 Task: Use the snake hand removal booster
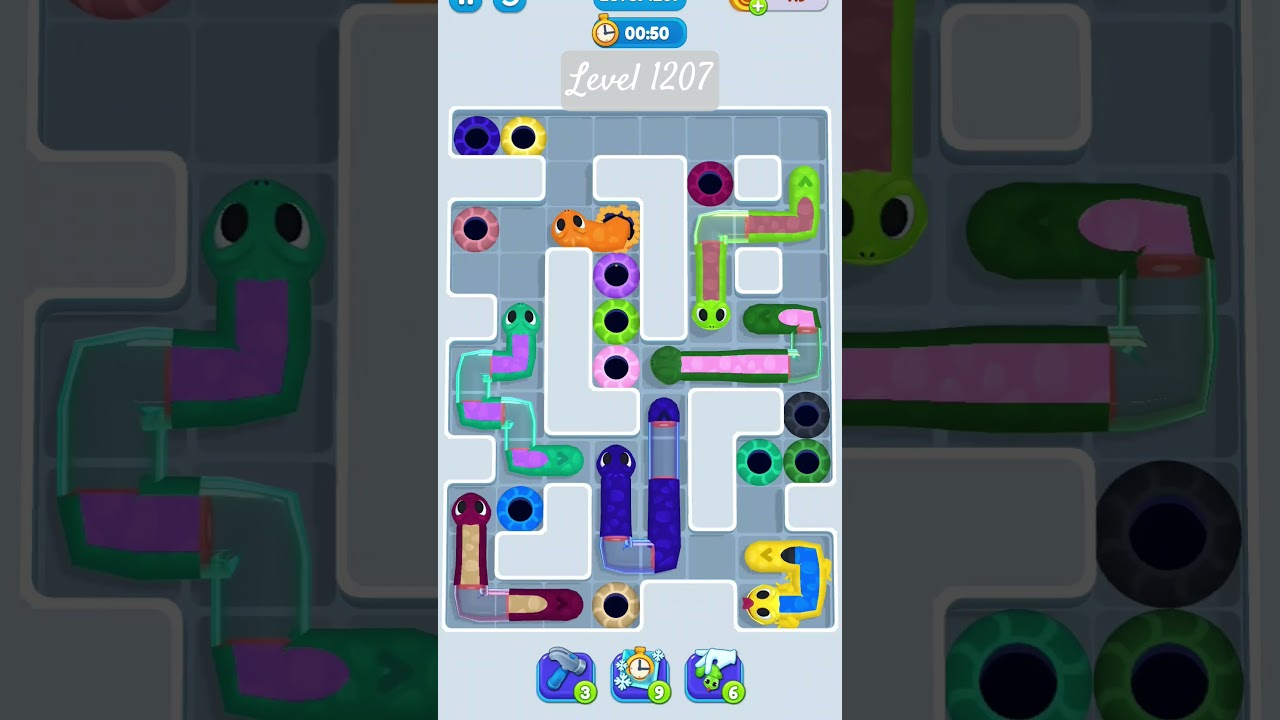[x=713, y=674]
